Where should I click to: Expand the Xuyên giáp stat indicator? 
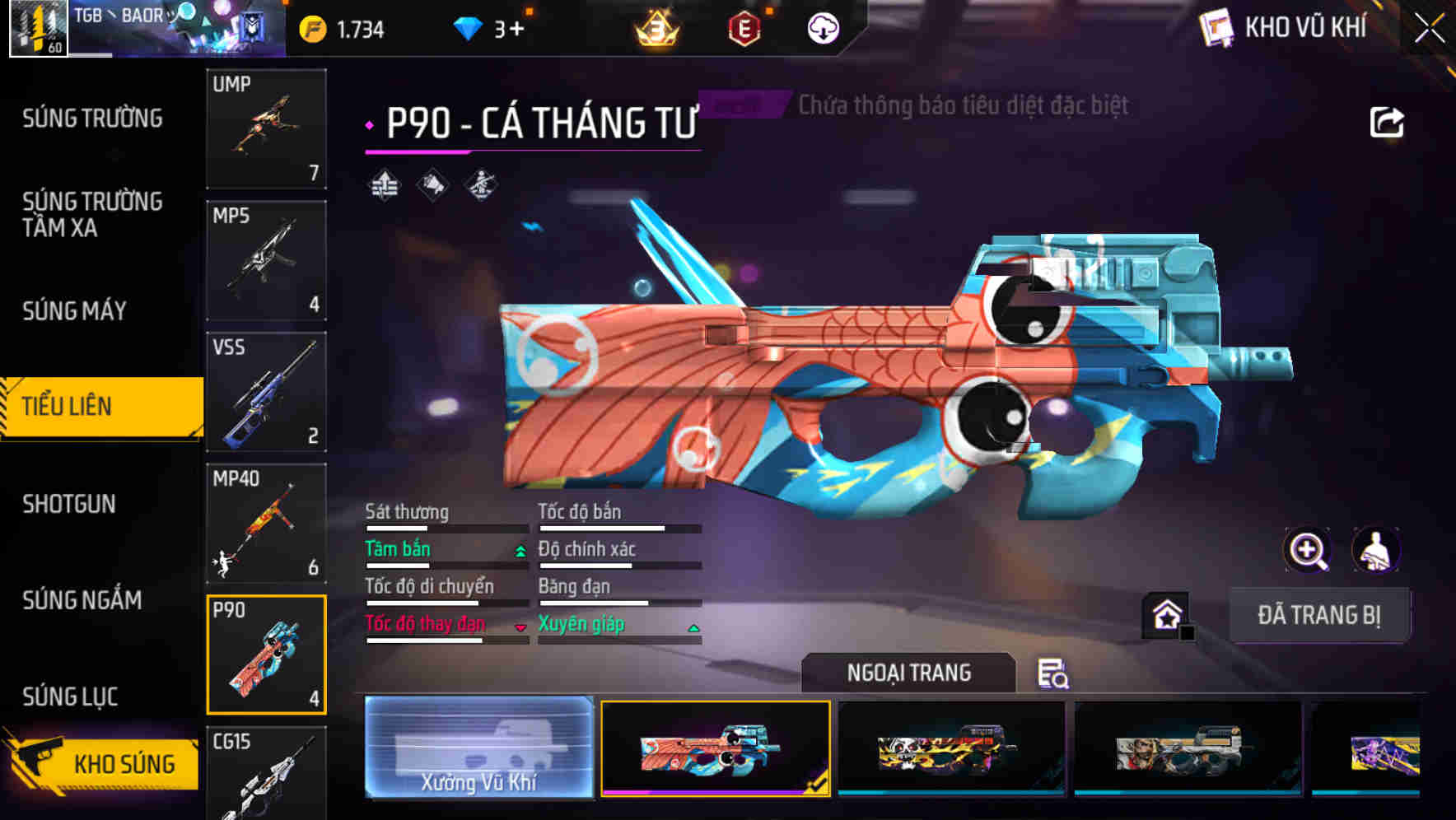click(x=694, y=627)
